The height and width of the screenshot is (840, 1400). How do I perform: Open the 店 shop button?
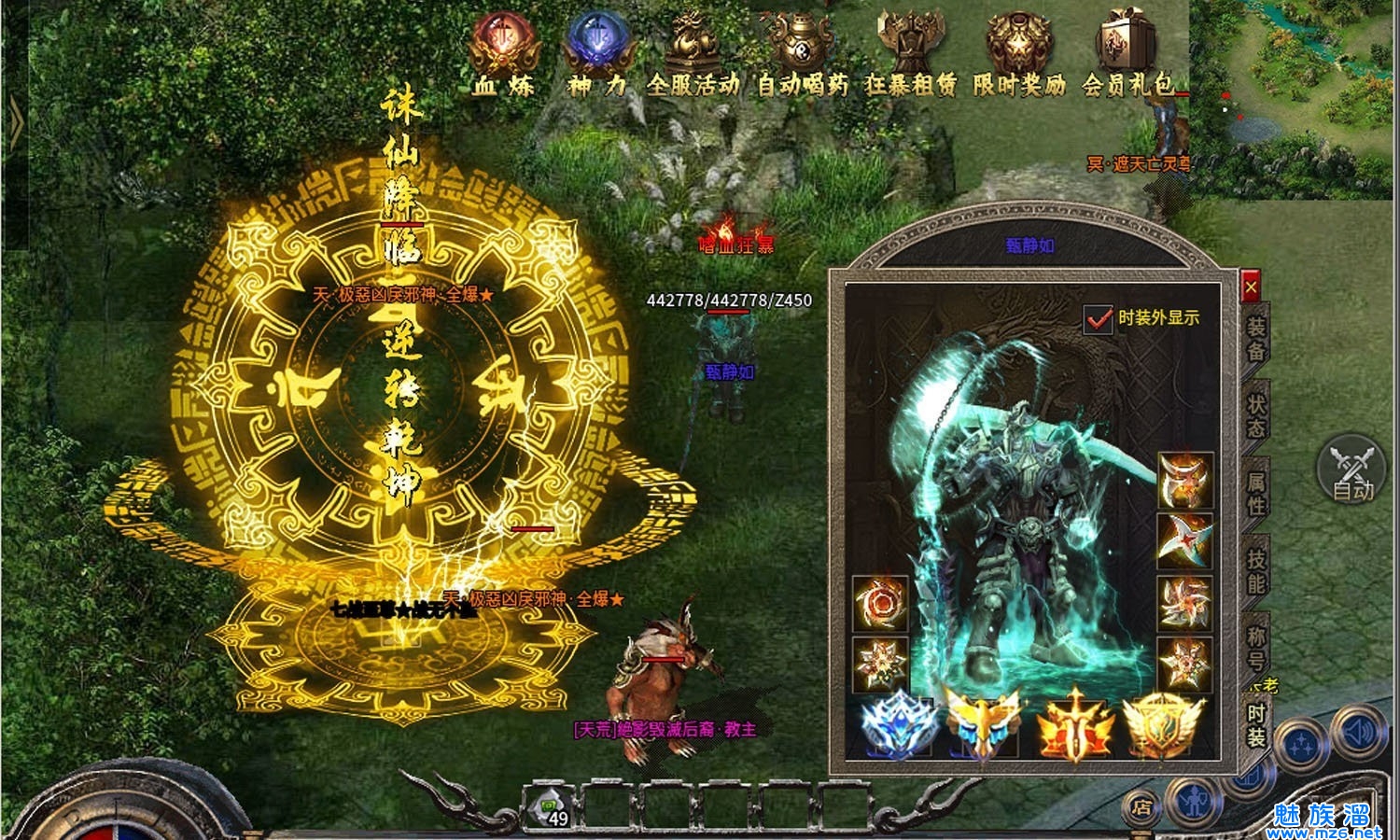click(1141, 806)
